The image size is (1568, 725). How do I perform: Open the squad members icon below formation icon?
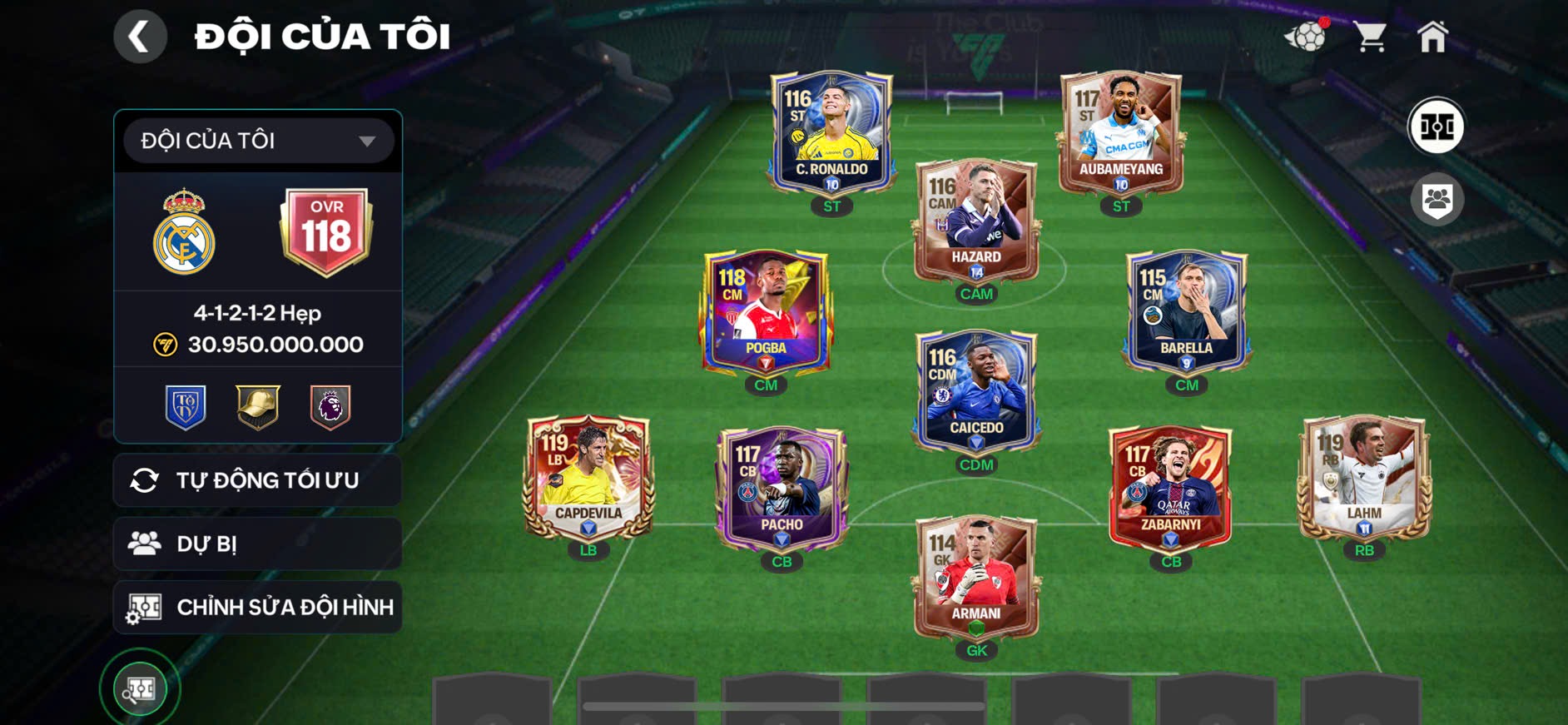click(1438, 197)
